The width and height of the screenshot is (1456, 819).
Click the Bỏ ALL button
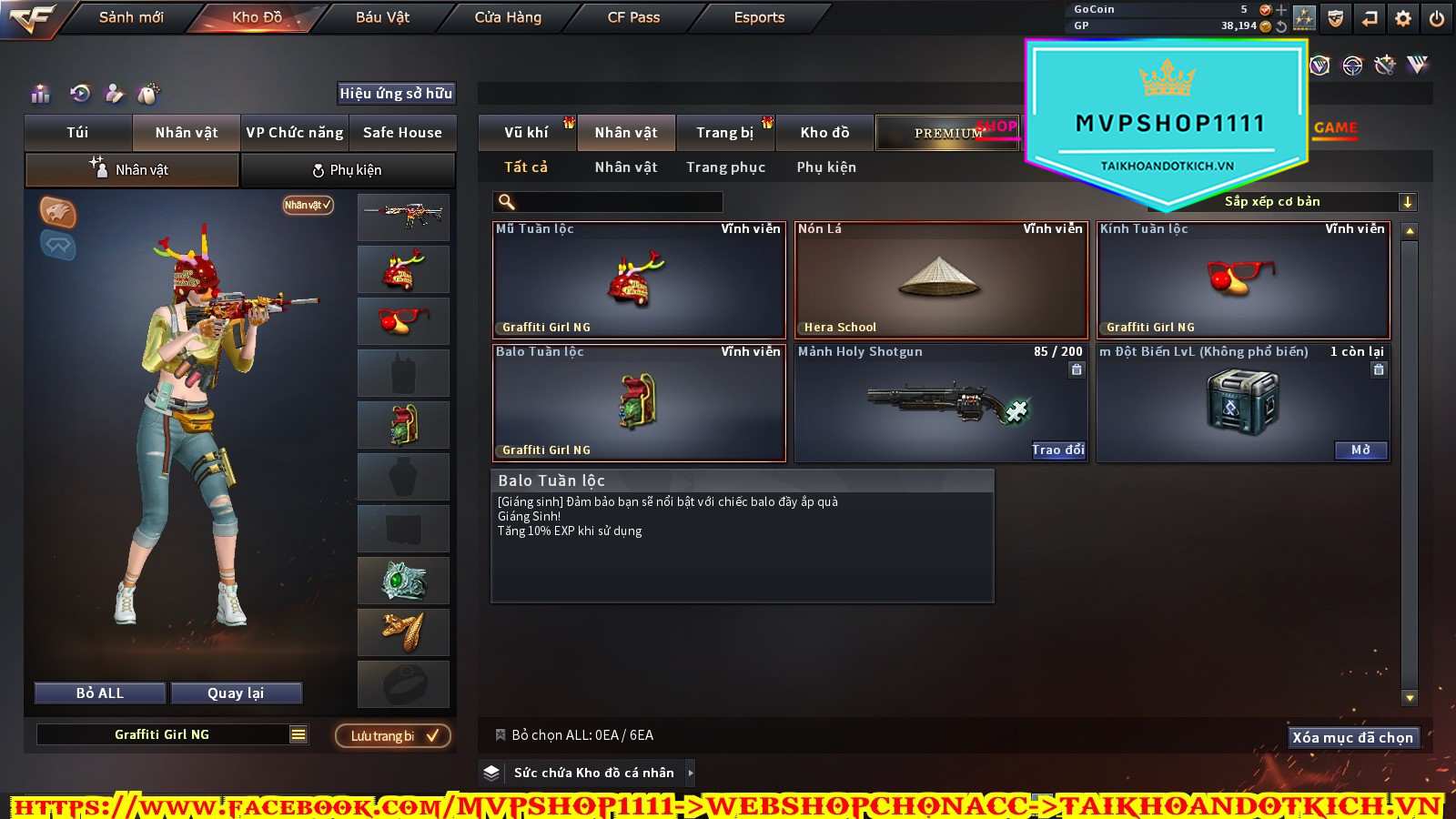coord(100,693)
